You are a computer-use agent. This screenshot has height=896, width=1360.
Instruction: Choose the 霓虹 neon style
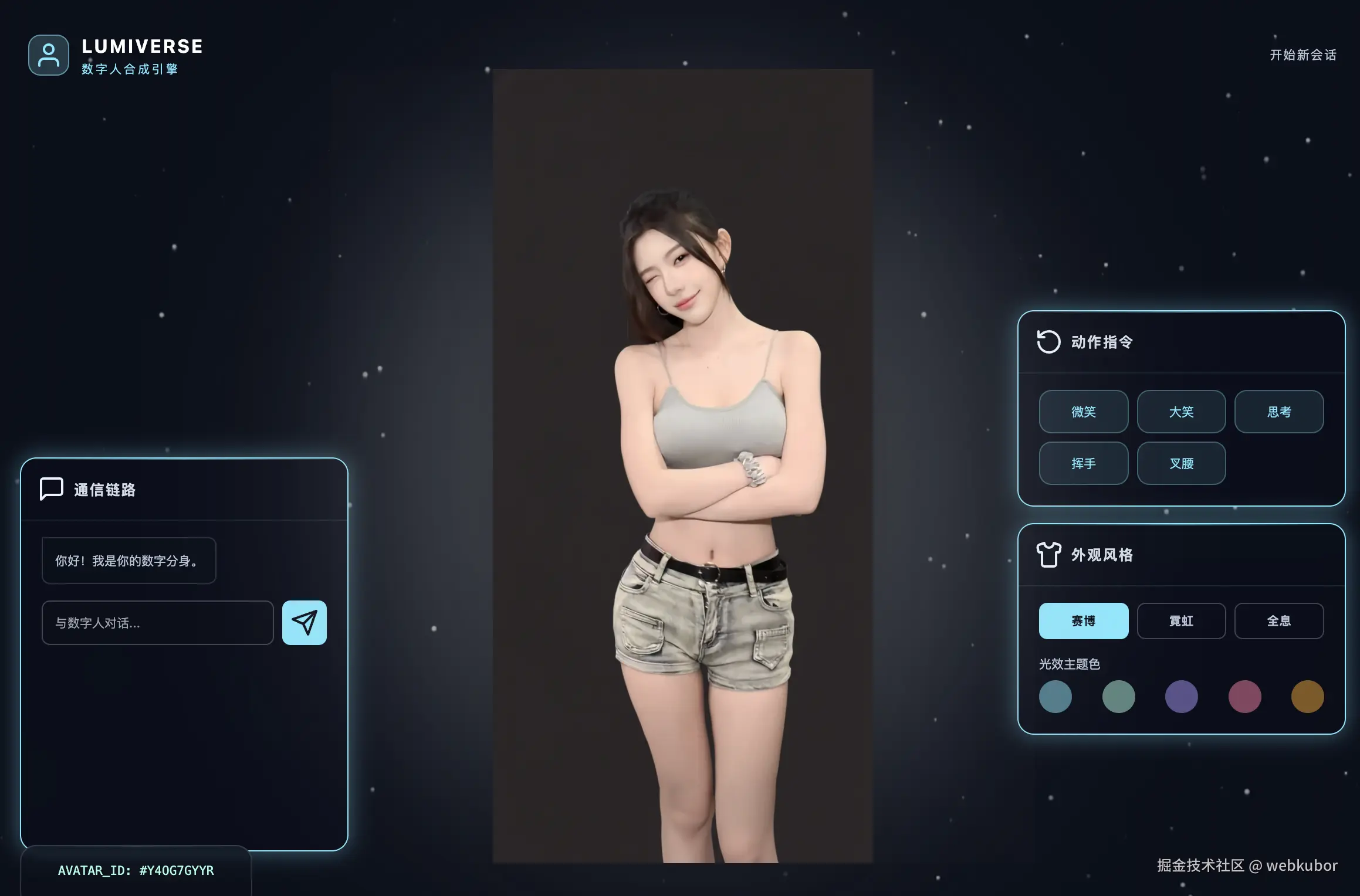(1181, 621)
